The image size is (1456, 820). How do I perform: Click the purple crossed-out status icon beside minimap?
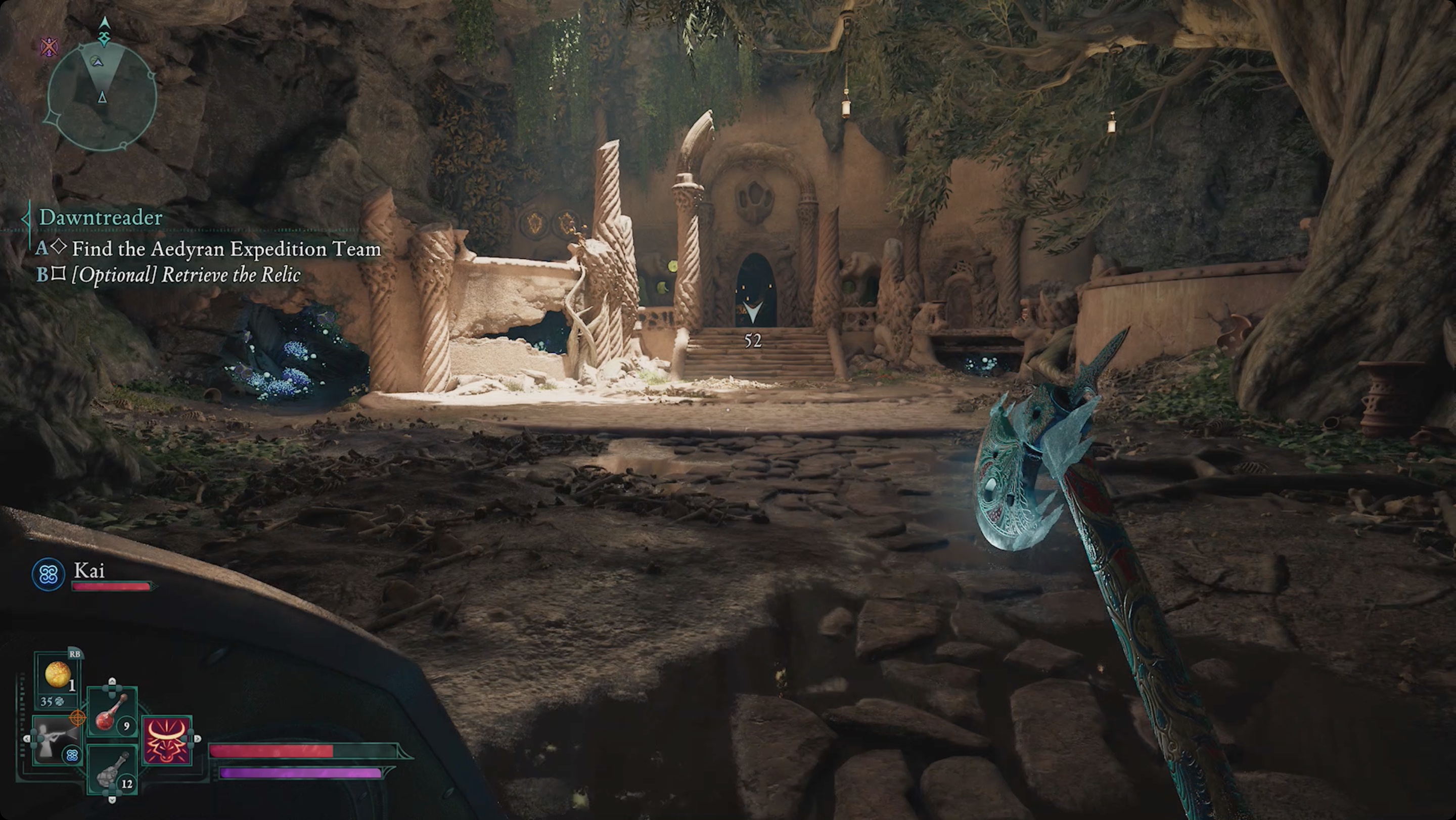(x=50, y=47)
